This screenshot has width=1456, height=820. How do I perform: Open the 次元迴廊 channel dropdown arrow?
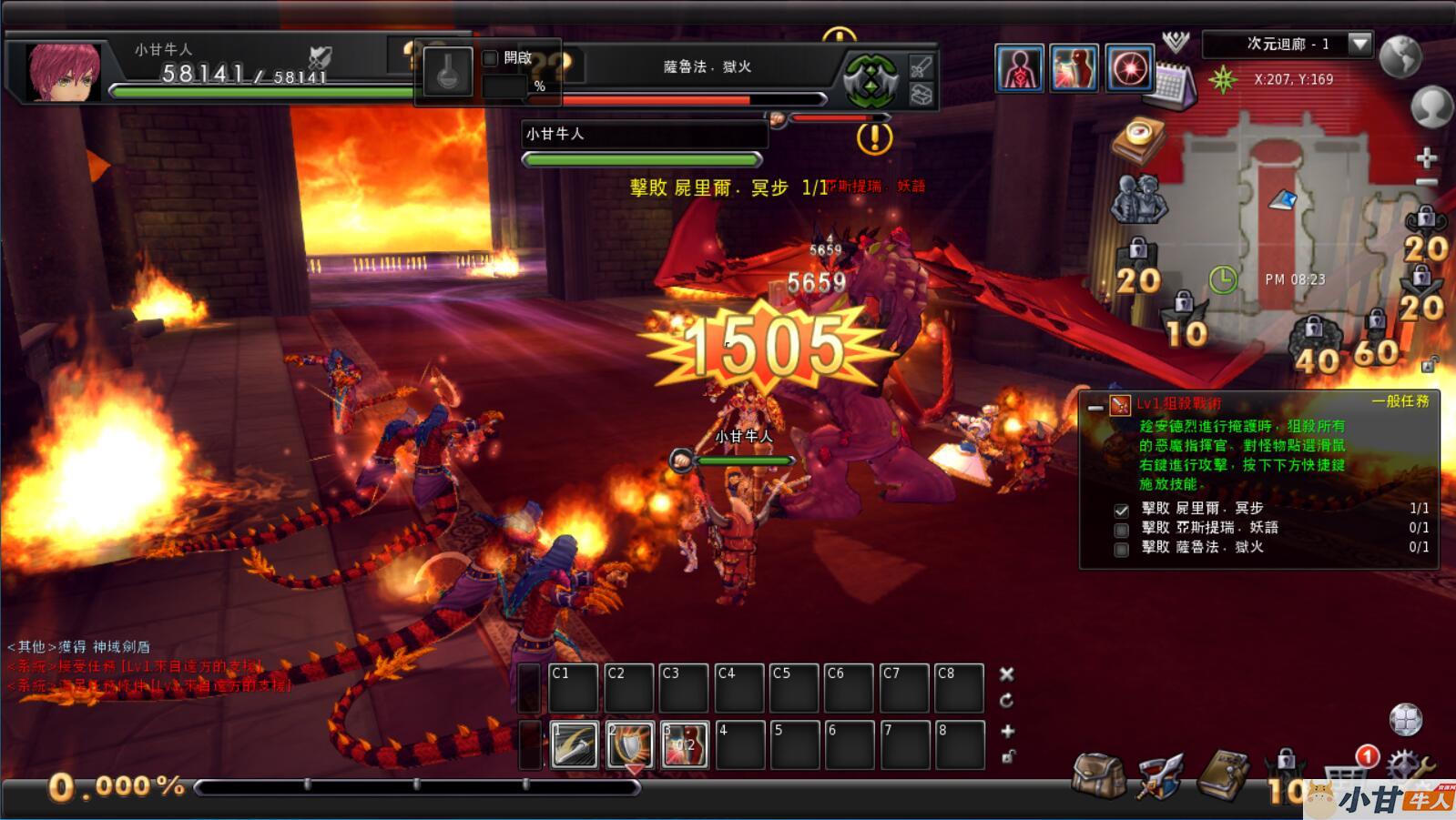[x=1359, y=44]
